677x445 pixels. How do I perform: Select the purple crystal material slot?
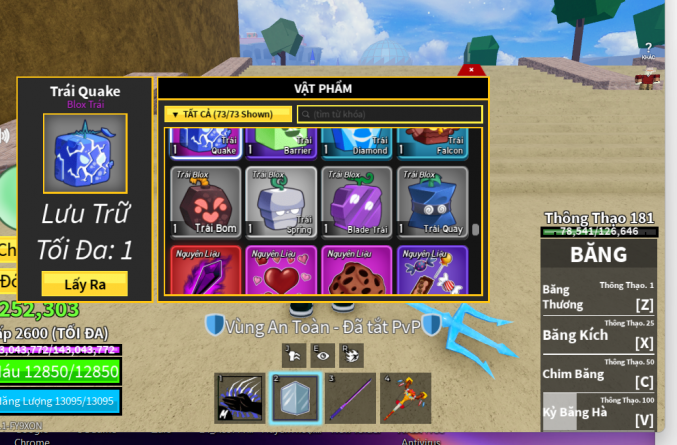204,271
